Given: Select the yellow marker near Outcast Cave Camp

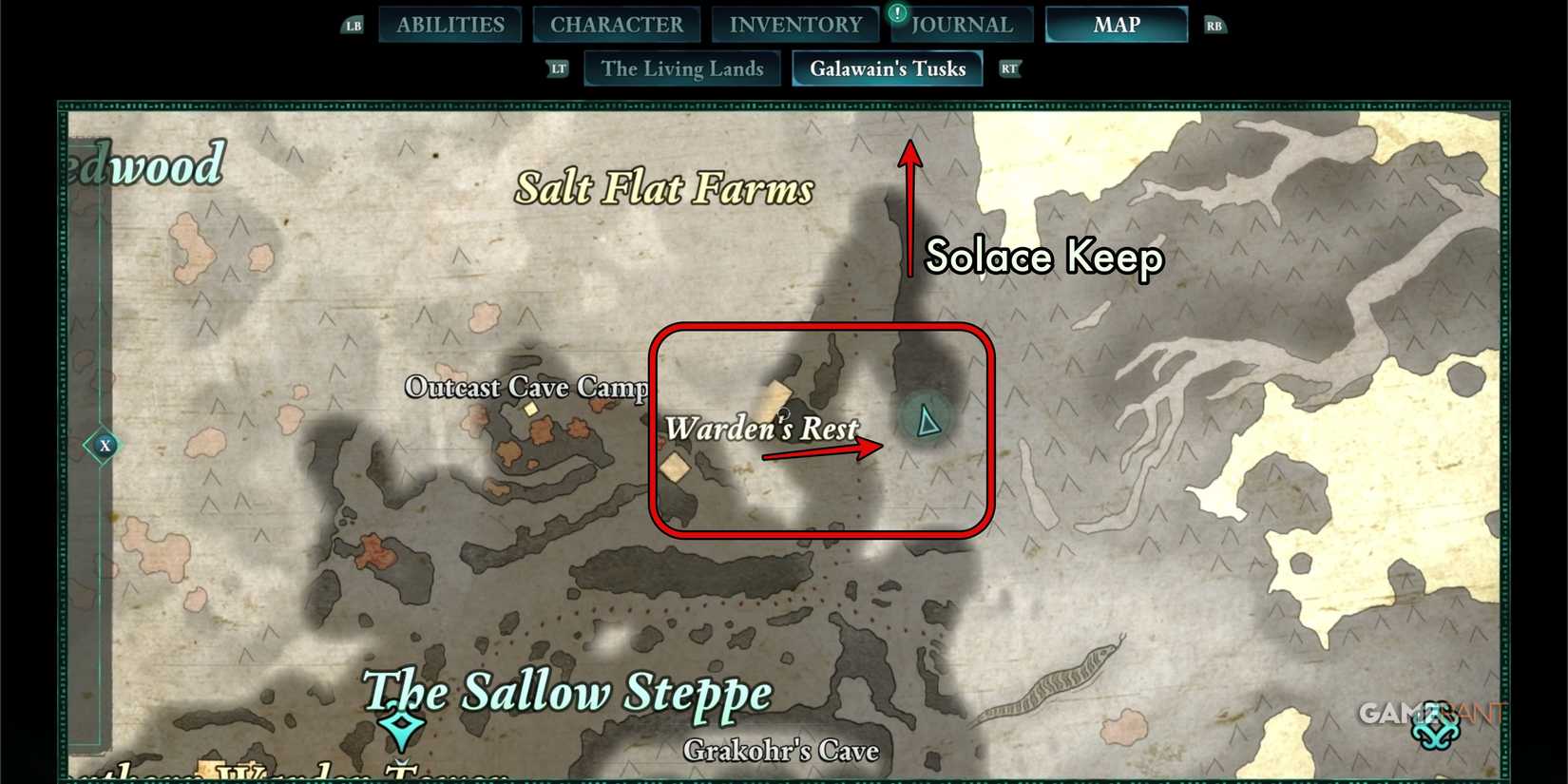Looking at the screenshot, I should pyautogui.click(x=529, y=410).
